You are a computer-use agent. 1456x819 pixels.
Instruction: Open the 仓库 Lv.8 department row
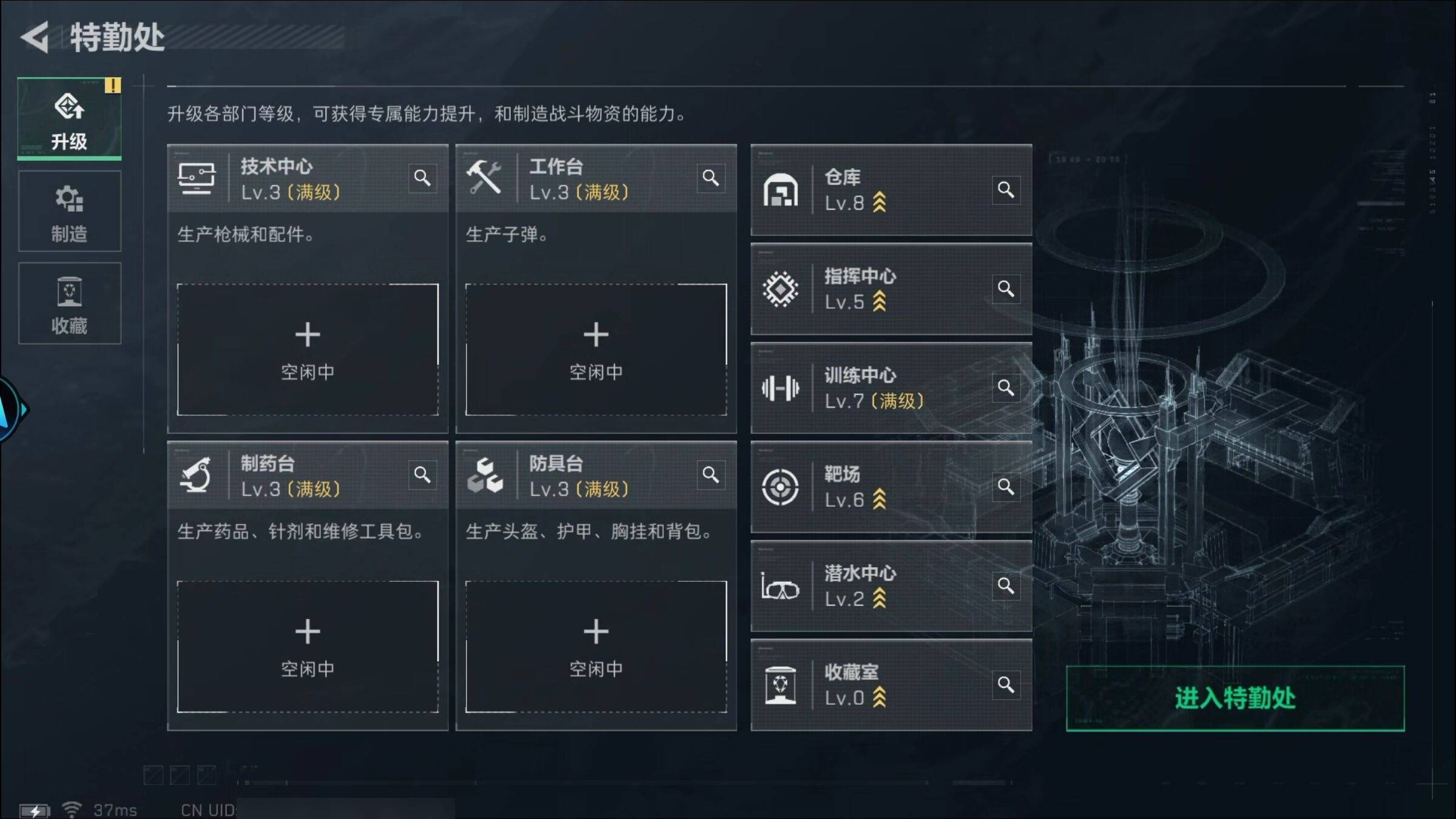click(x=880, y=190)
